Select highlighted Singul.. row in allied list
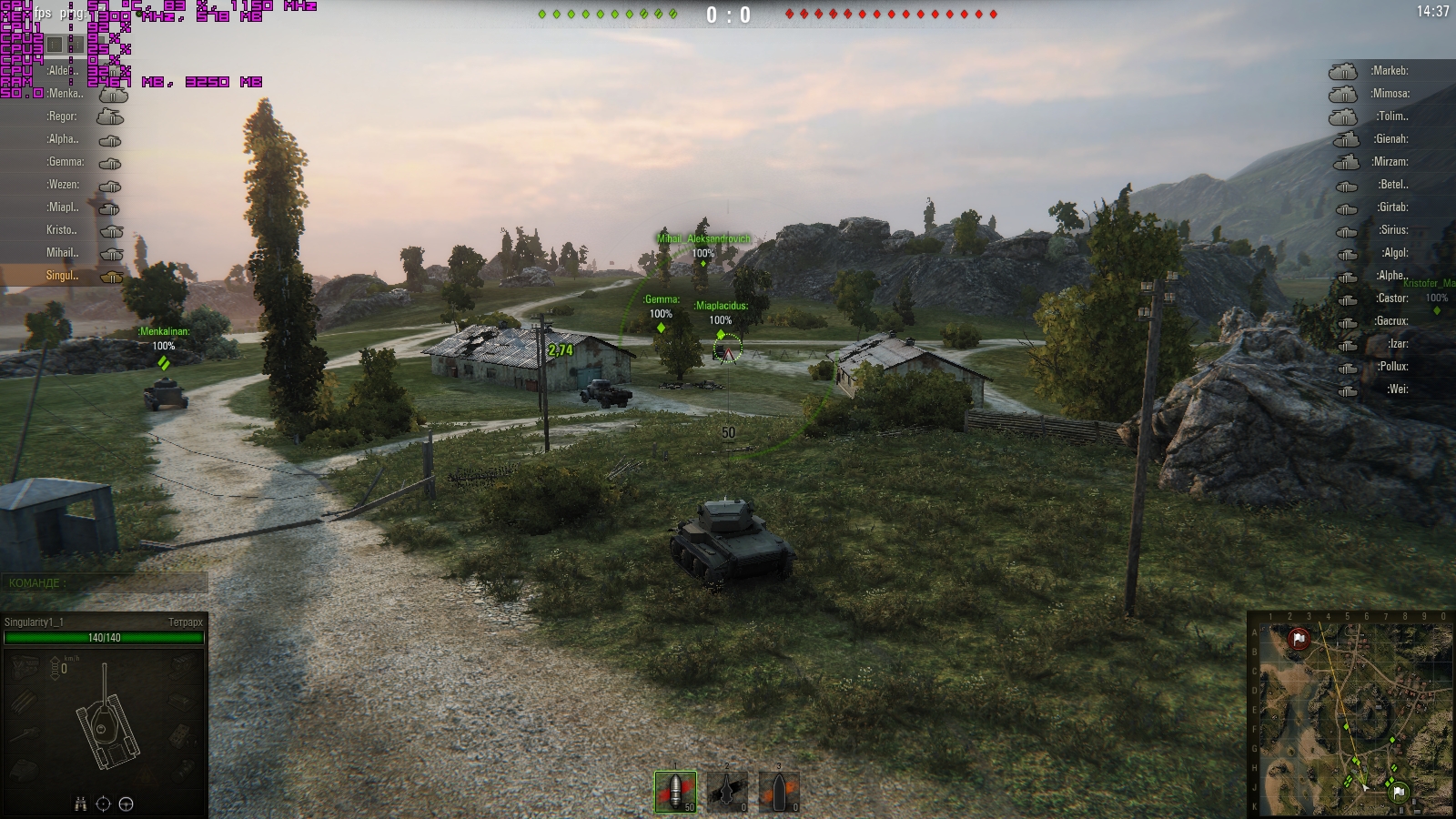The width and height of the screenshot is (1456, 819). pos(62,276)
